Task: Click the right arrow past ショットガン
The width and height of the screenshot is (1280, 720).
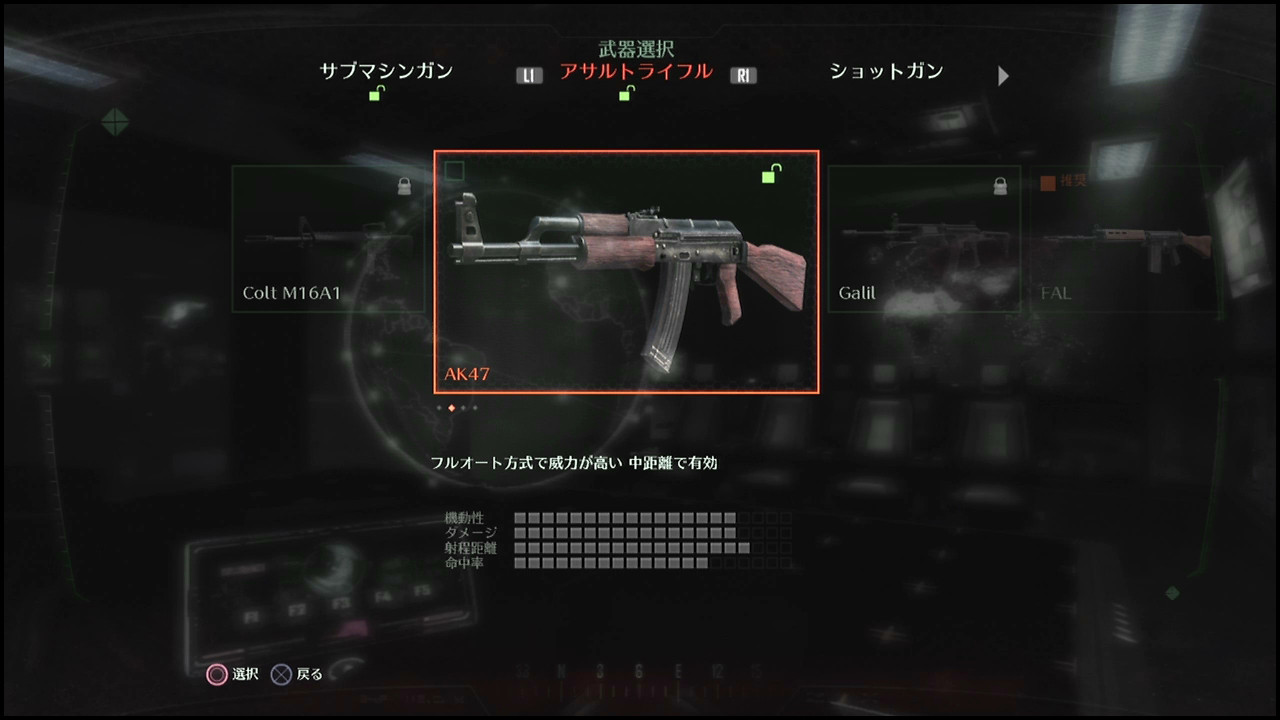Action: point(1003,75)
